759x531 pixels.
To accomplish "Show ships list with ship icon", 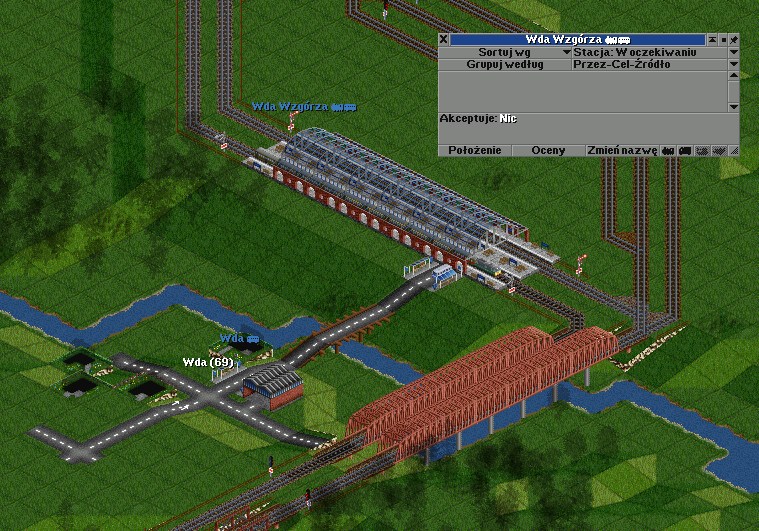I will [702, 150].
